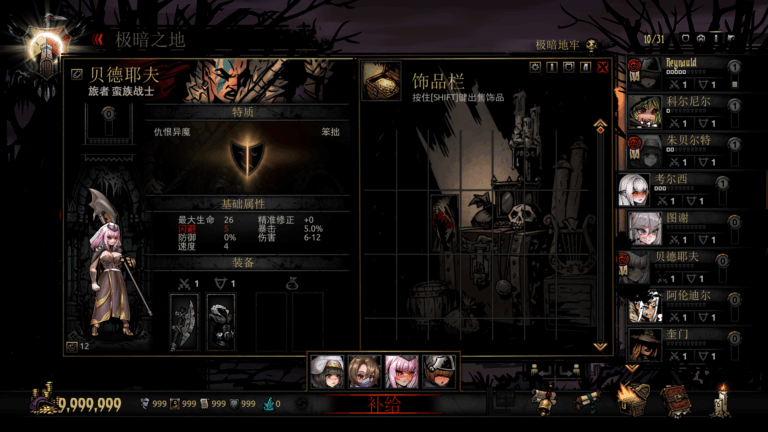768x432 pixels.
Task: Click the candle icon in bottom bar
Action: pos(724,400)
